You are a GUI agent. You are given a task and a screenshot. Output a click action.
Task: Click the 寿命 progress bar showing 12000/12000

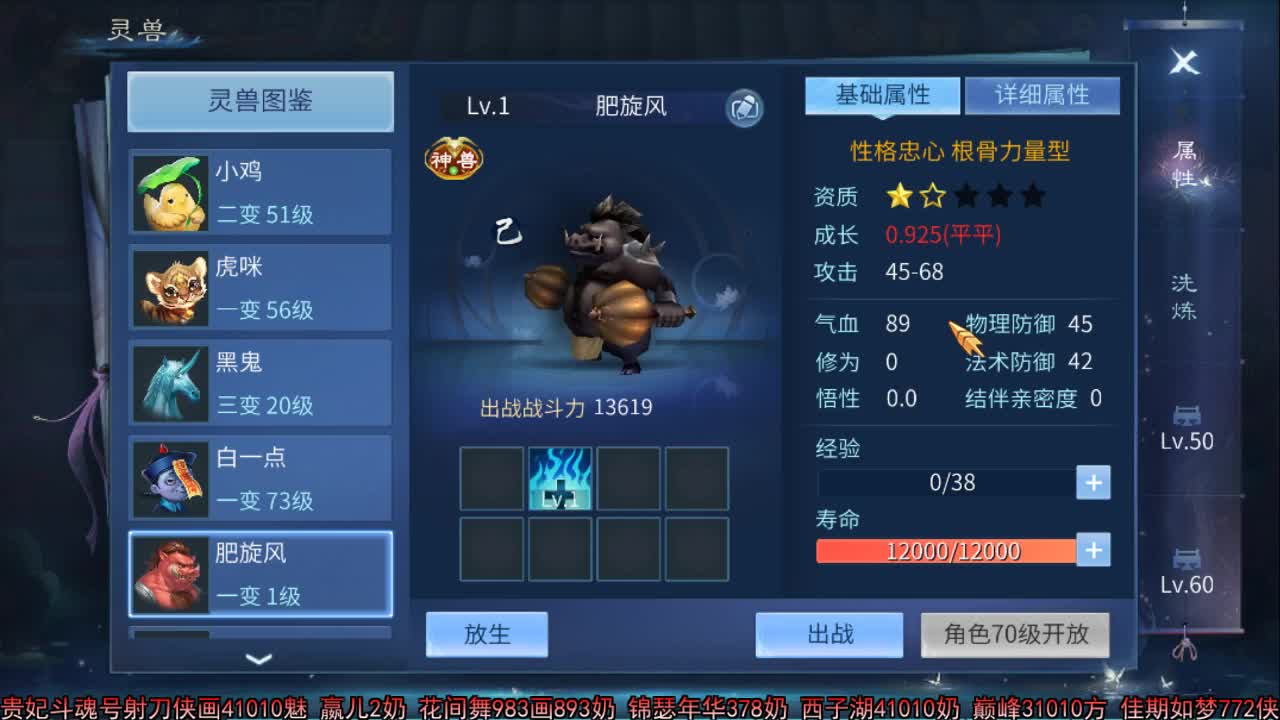pyautogui.click(x=945, y=550)
